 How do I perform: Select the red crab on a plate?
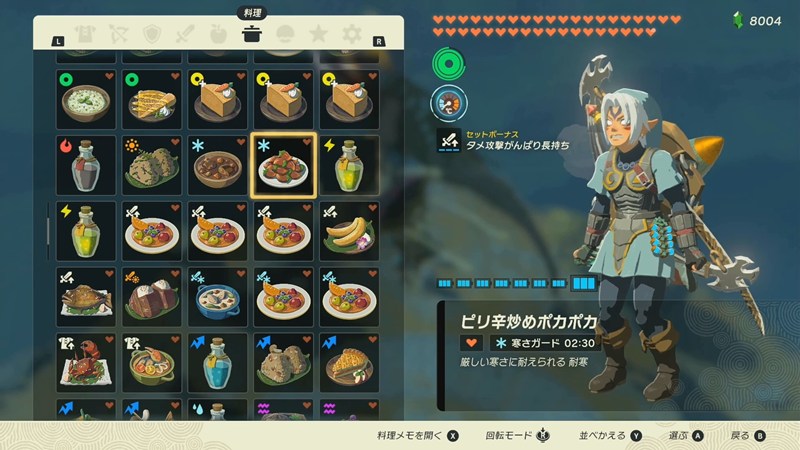point(85,363)
